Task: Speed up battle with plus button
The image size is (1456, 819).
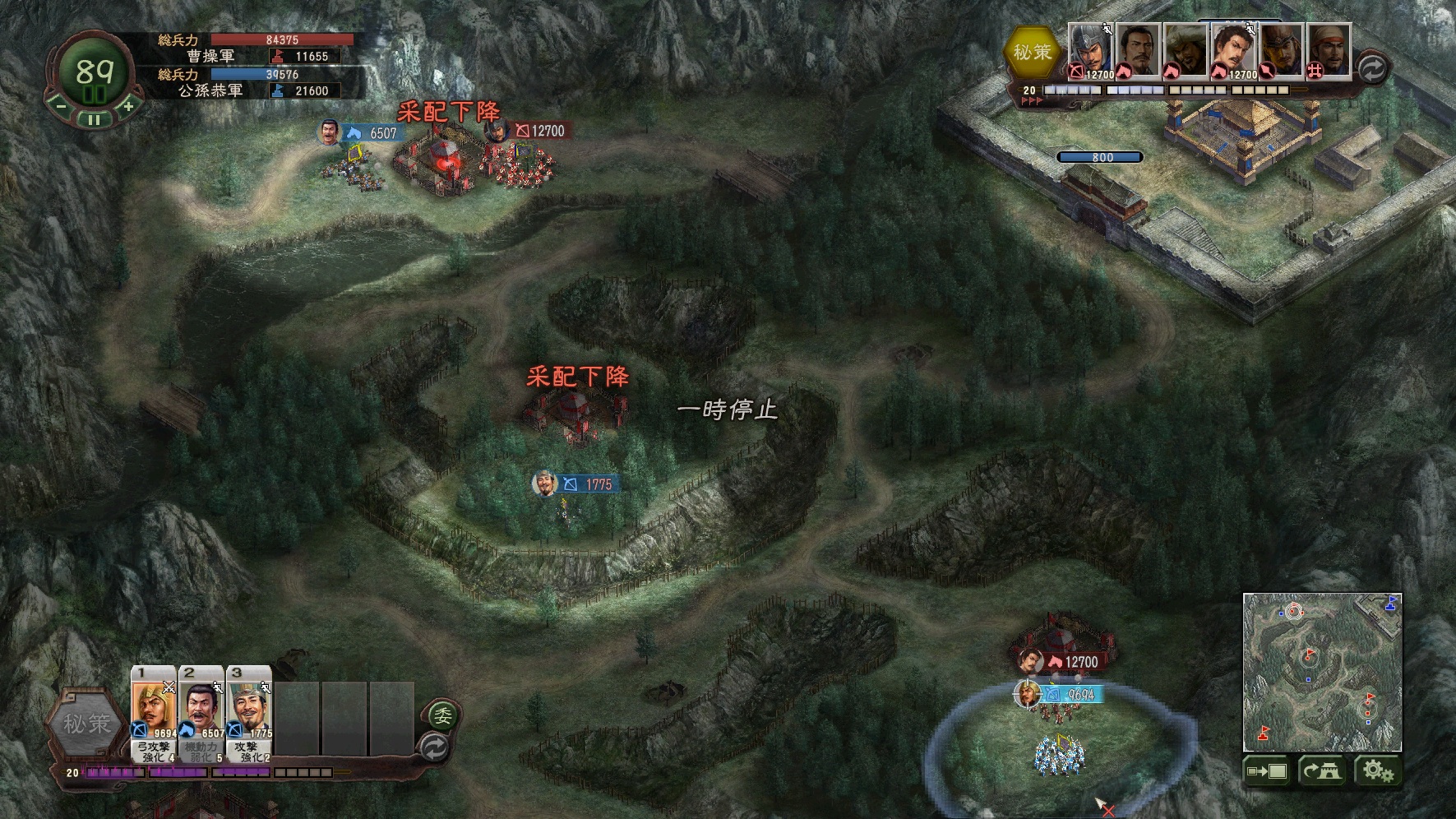Action: [x=128, y=105]
